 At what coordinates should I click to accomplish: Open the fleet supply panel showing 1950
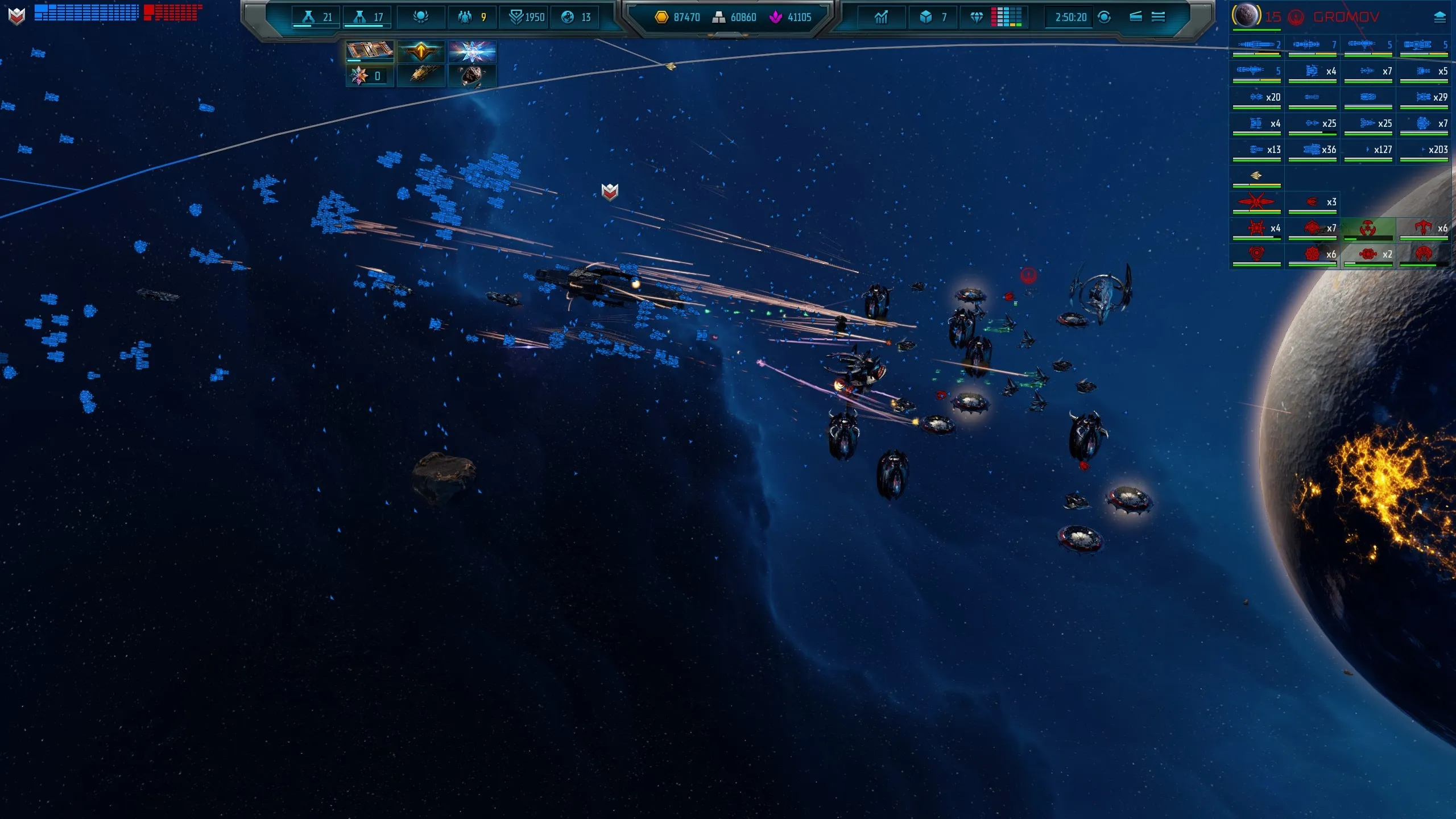526,17
